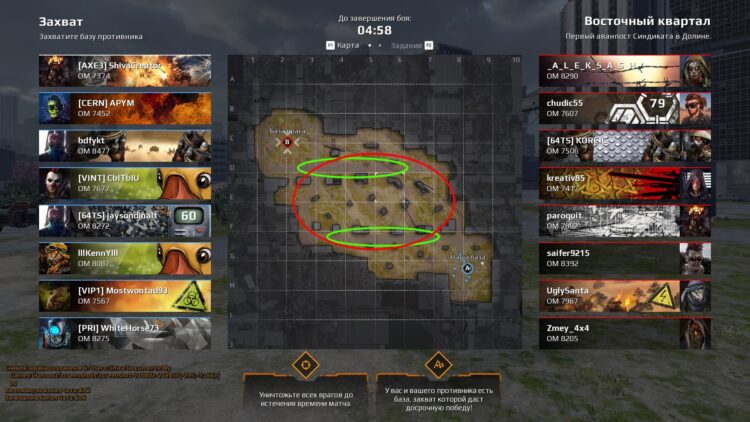Click enemy player row chudic55
The image size is (750, 422).
point(625,108)
